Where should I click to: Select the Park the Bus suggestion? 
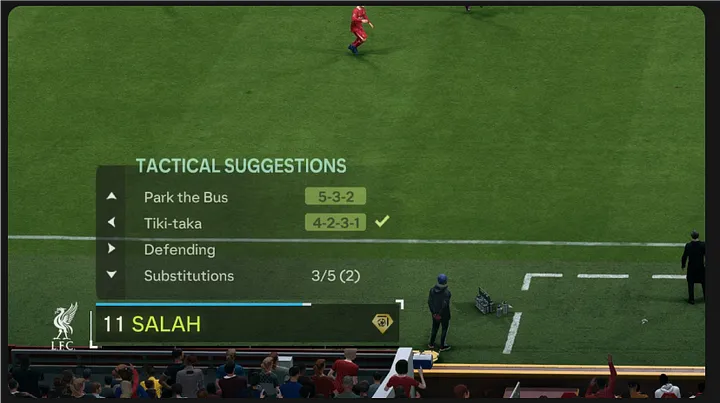[186, 197]
